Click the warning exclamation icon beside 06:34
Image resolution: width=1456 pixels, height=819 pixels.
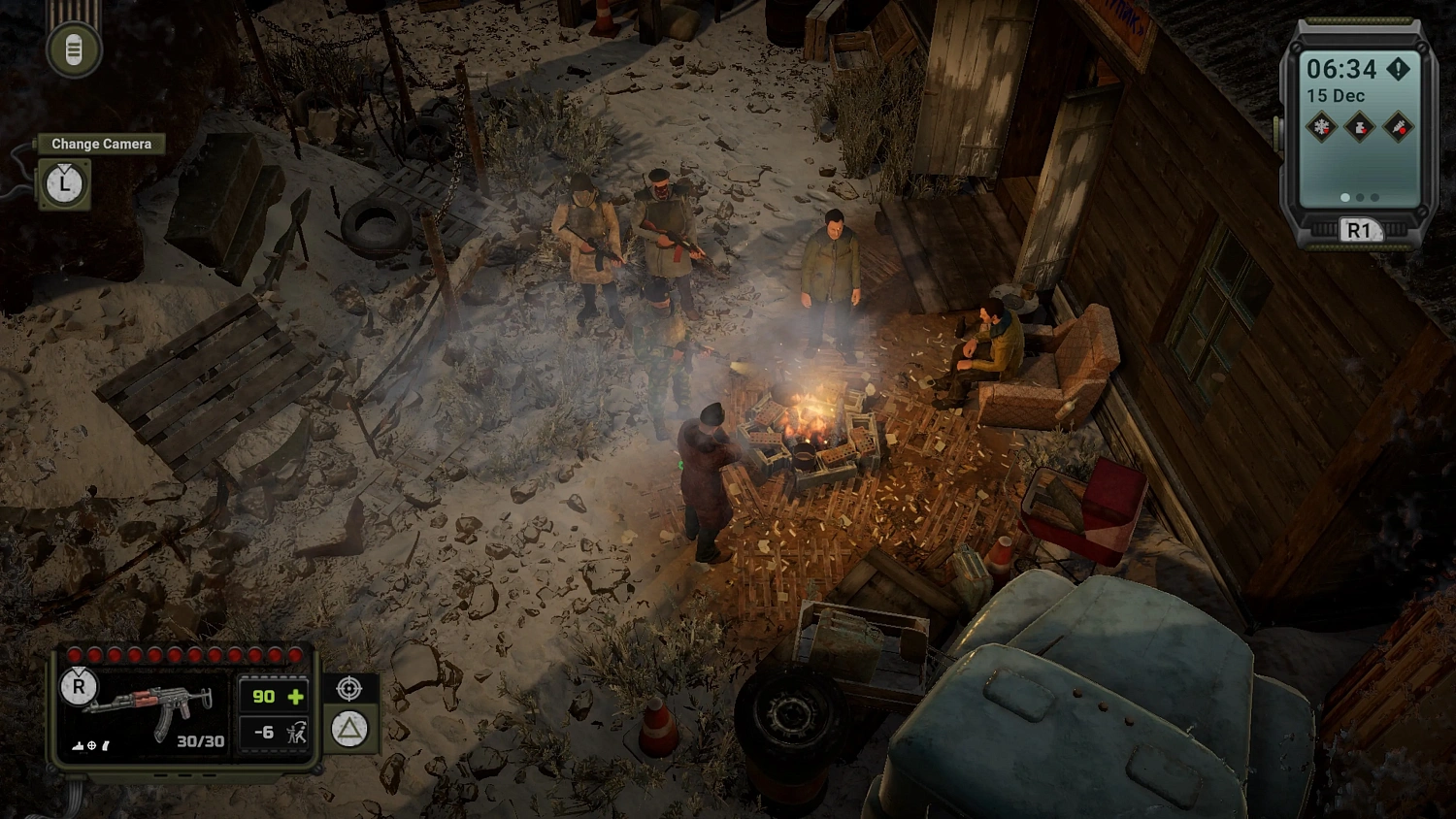(x=1398, y=69)
